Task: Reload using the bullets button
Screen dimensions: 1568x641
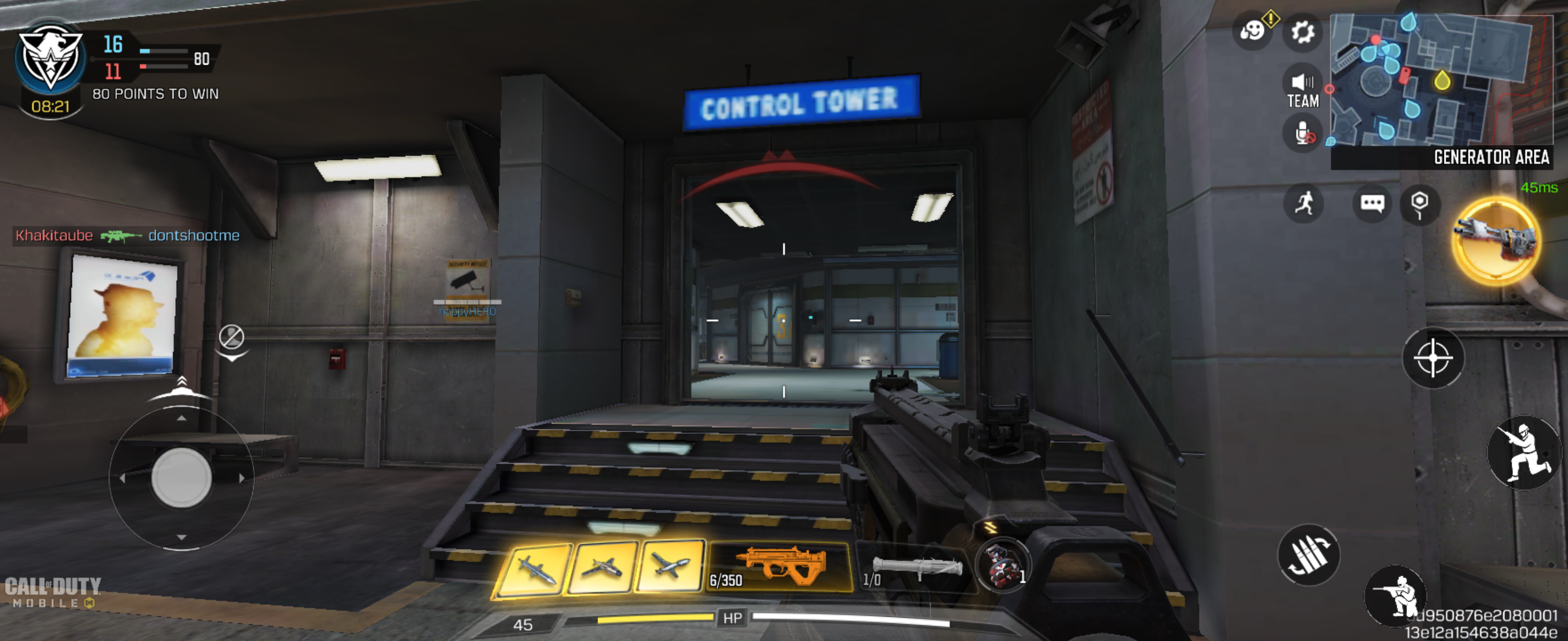Action: click(1308, 554)
